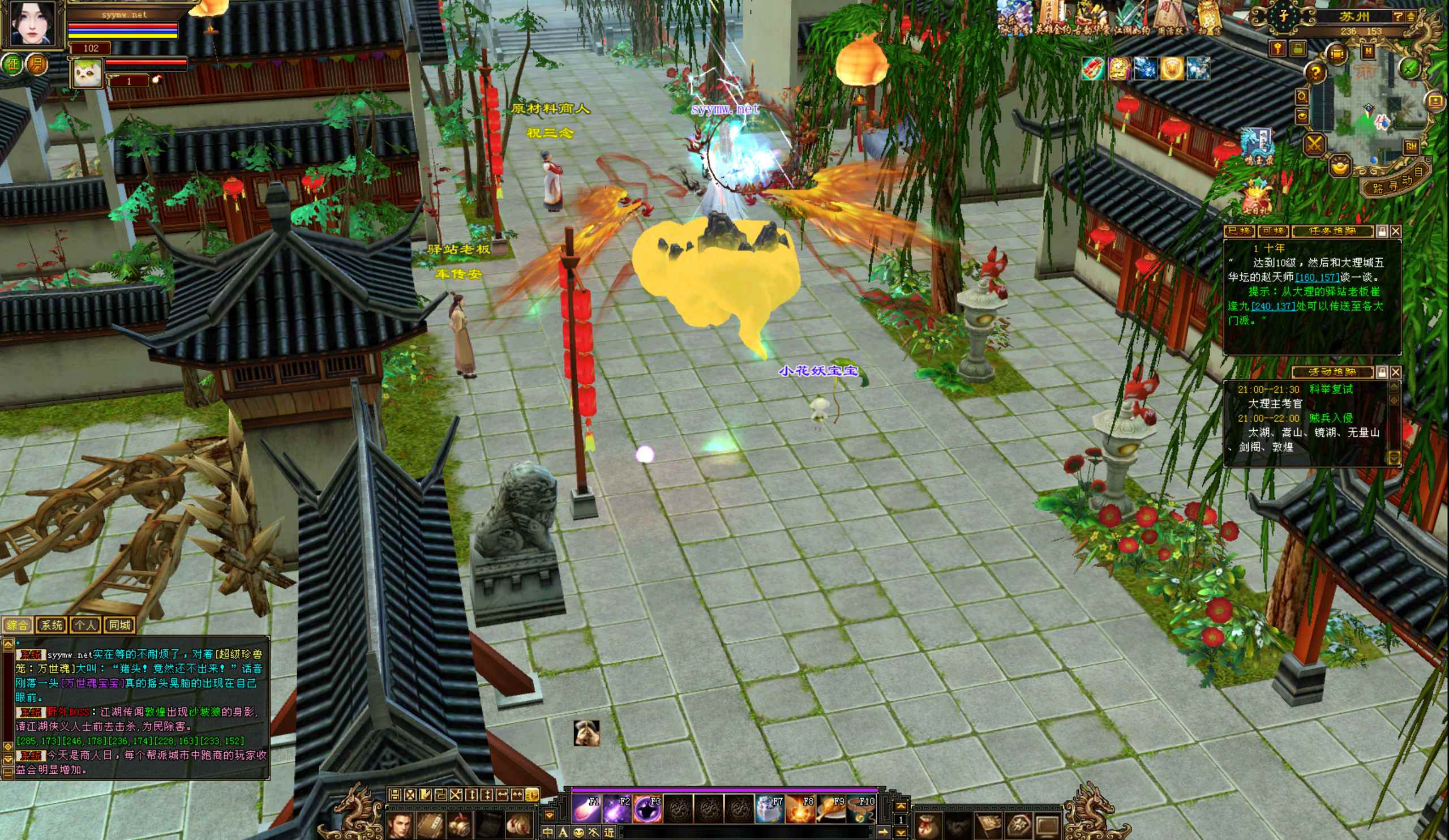Use the F9 roast drumstick item

pos(831,809)
